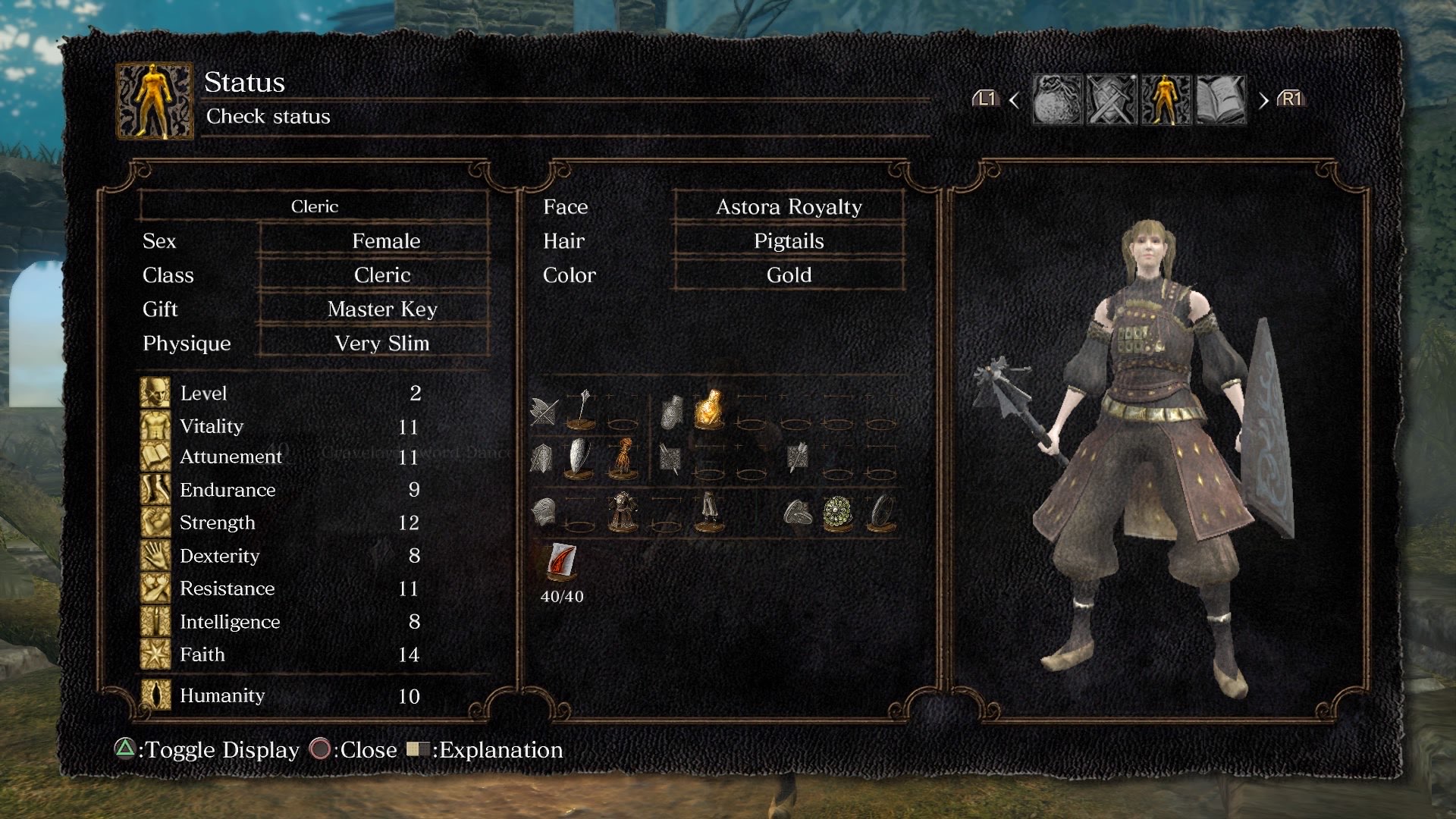
Task: Select the golden figure status tab
Action: pos(1166,99)
